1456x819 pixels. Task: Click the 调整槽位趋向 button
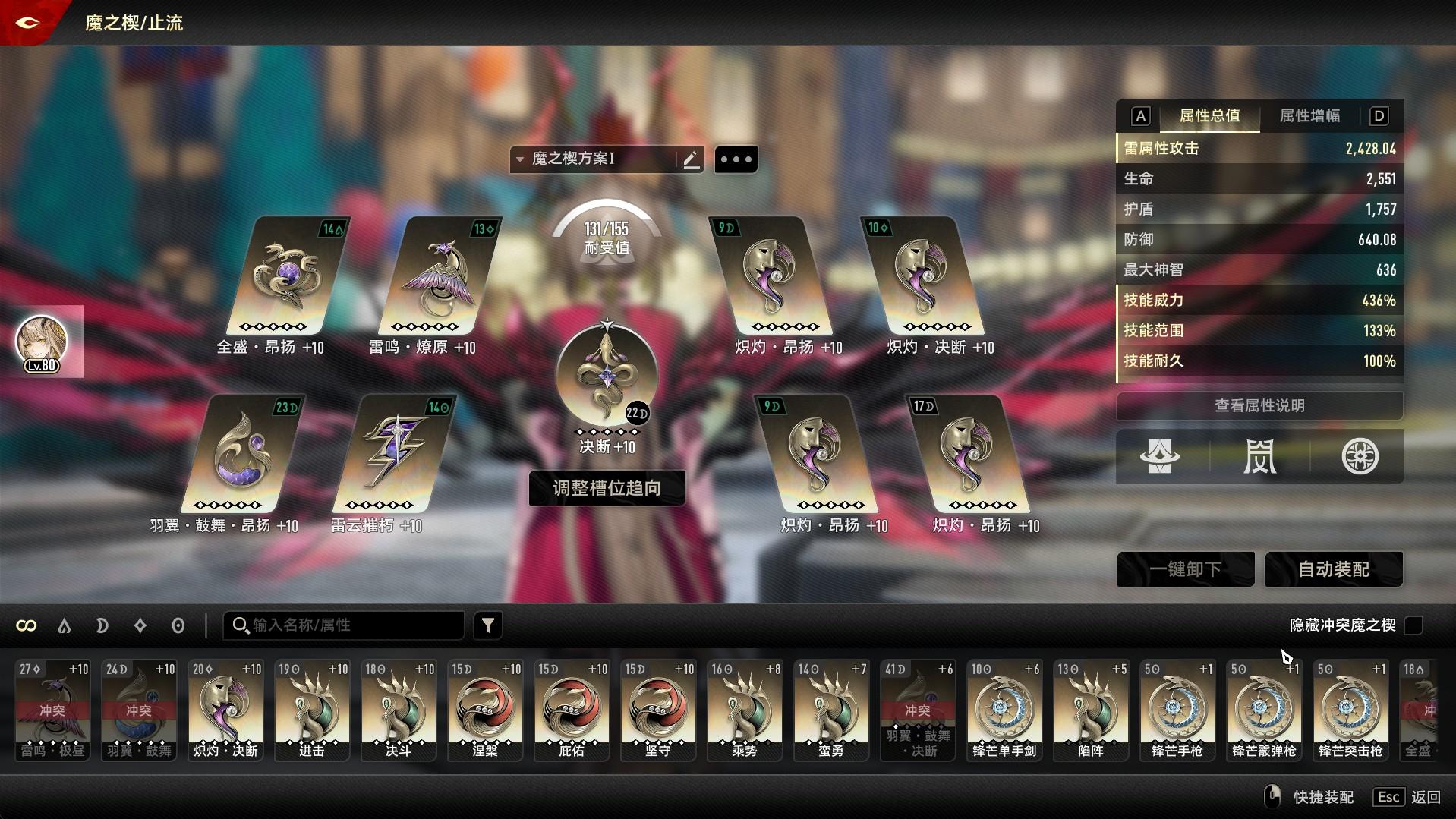click(x=607, y=487)
